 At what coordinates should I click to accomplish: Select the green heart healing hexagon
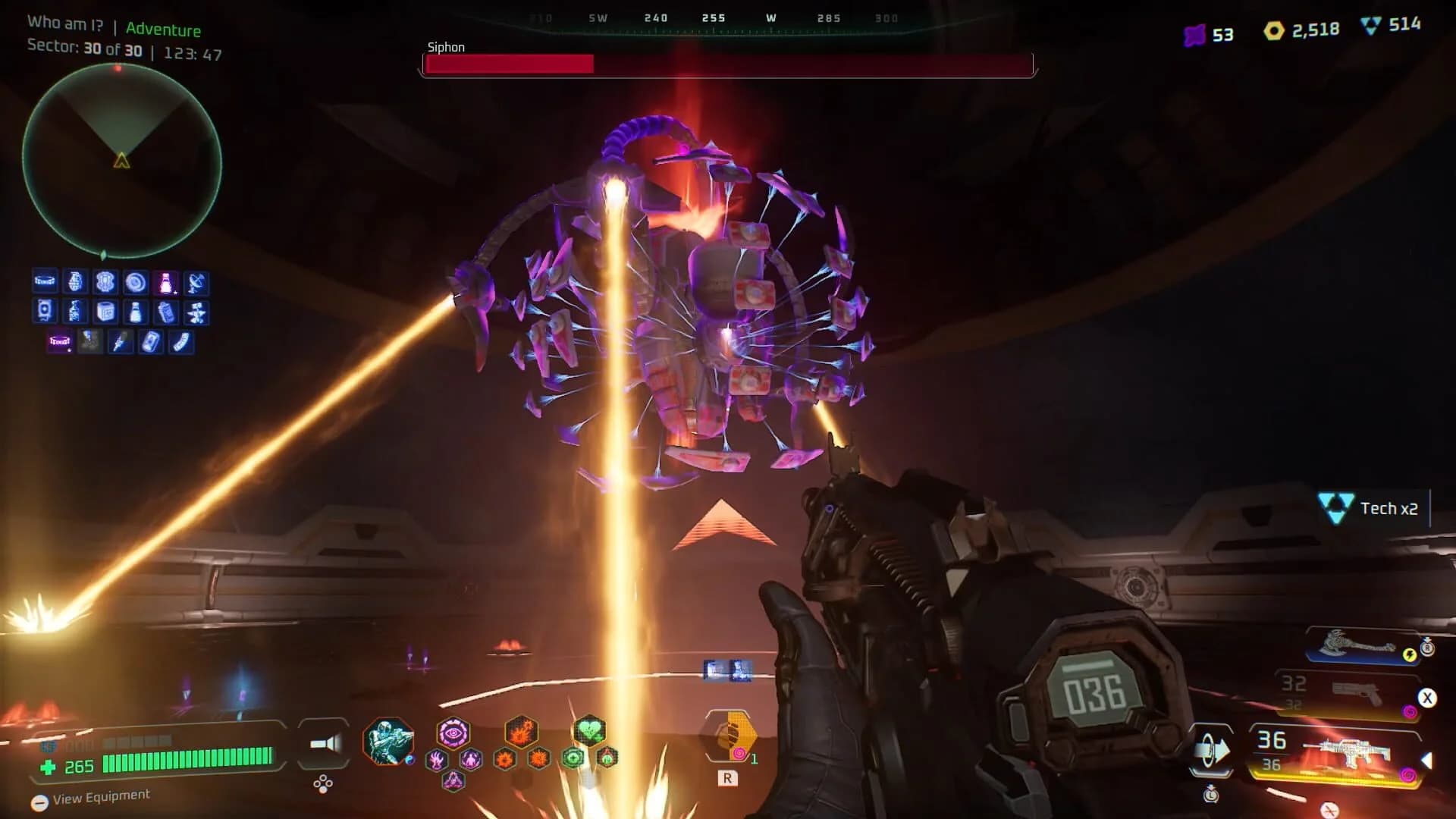tap(589, 731)
